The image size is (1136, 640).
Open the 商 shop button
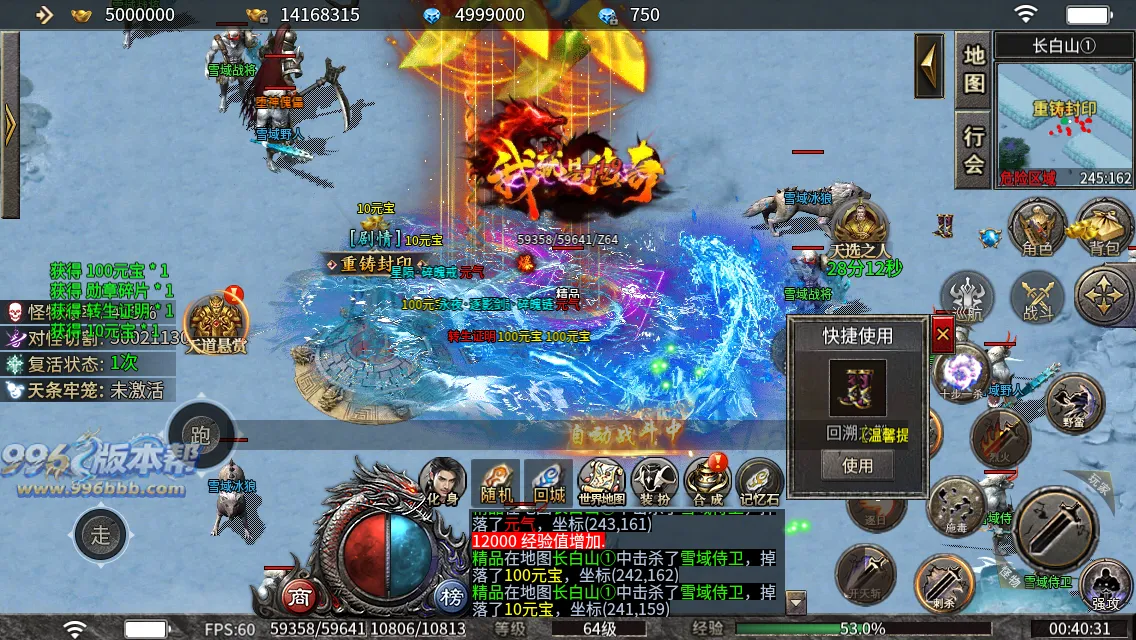(x=298, y=597)
